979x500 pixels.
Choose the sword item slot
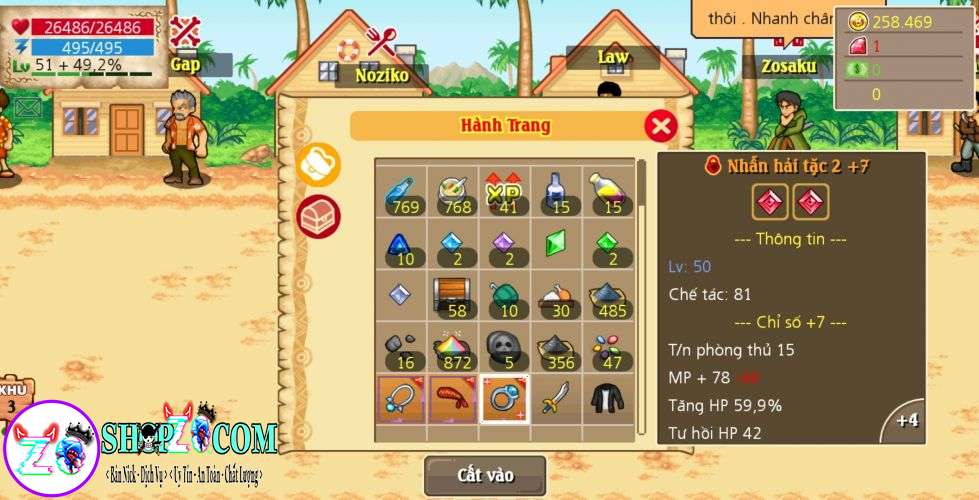tap(556, 397)
